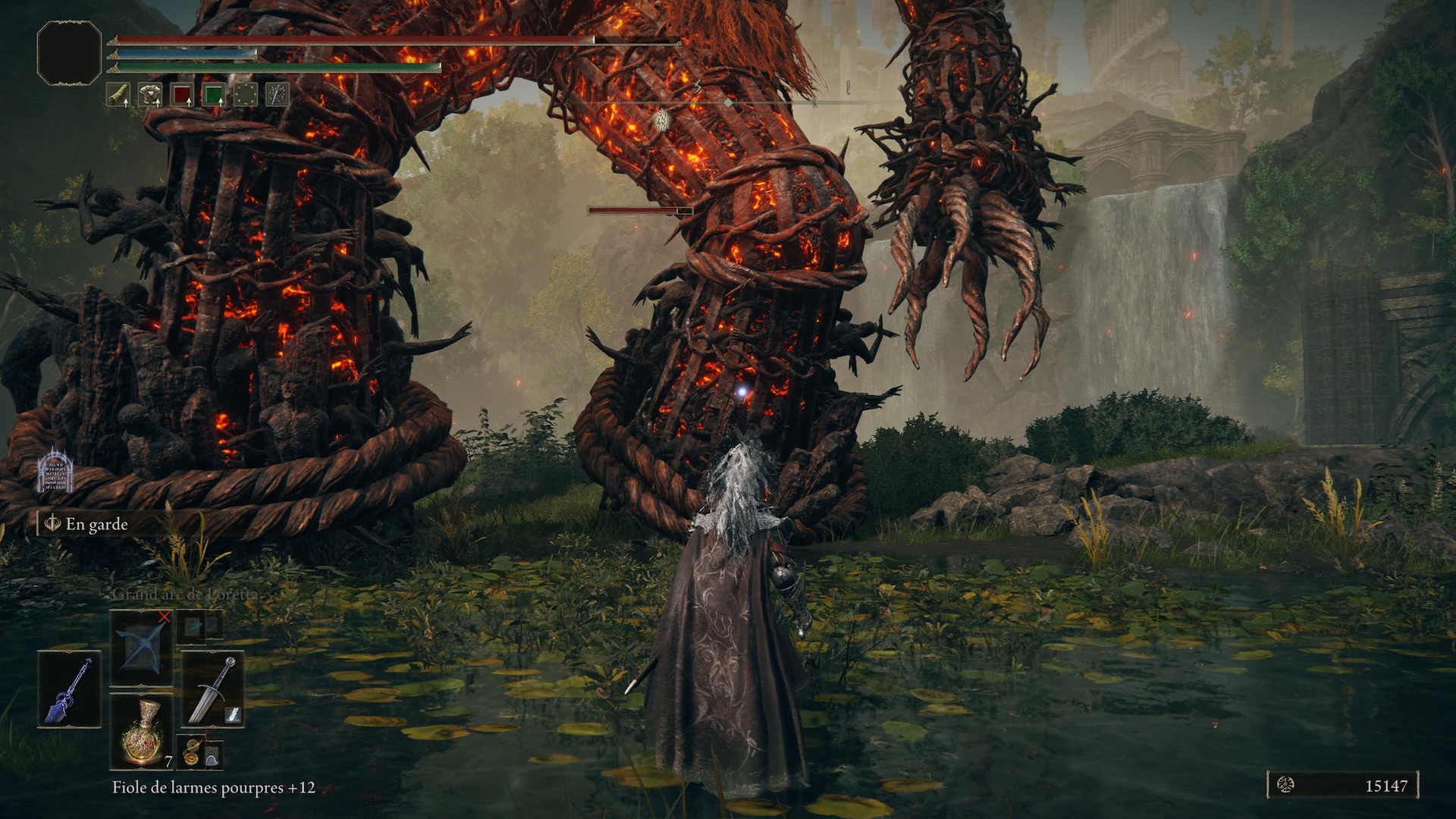1456x819 pixels.
Task: Click the En garde message text
Action: [97, 524]
